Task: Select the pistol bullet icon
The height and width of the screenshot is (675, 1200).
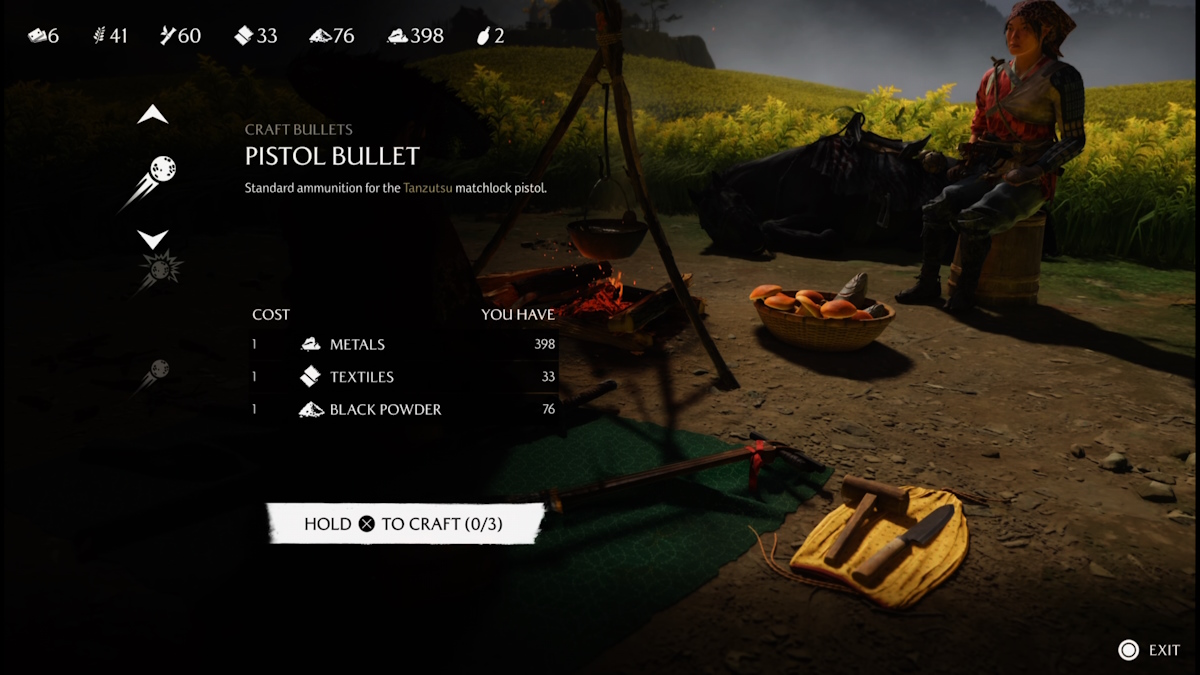Action: [152, 176]
